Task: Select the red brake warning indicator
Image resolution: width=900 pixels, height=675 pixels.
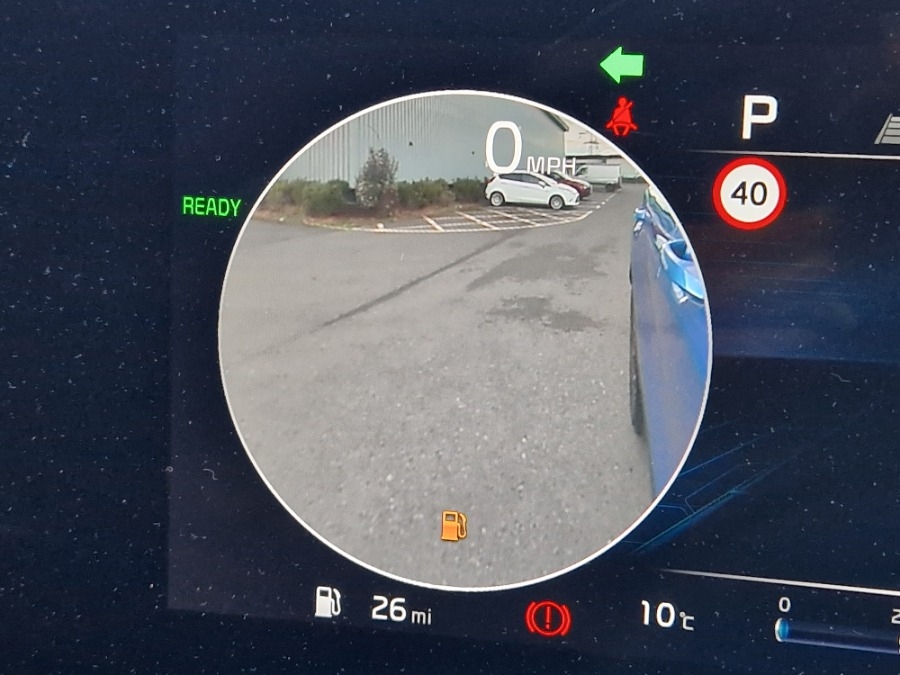Action: point(548,619)
